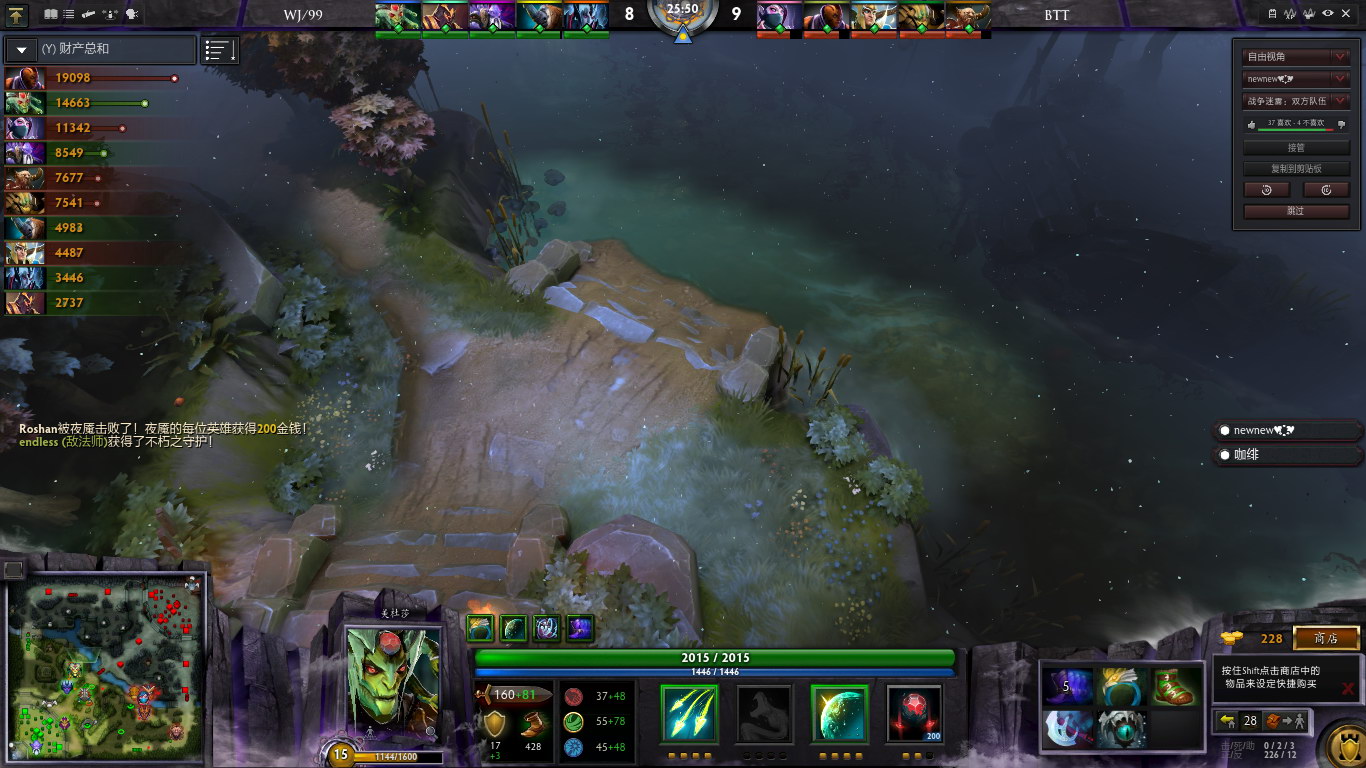
Task: Jump the replay forward with the forward arrow button
Action: [x=1326, y=189]
